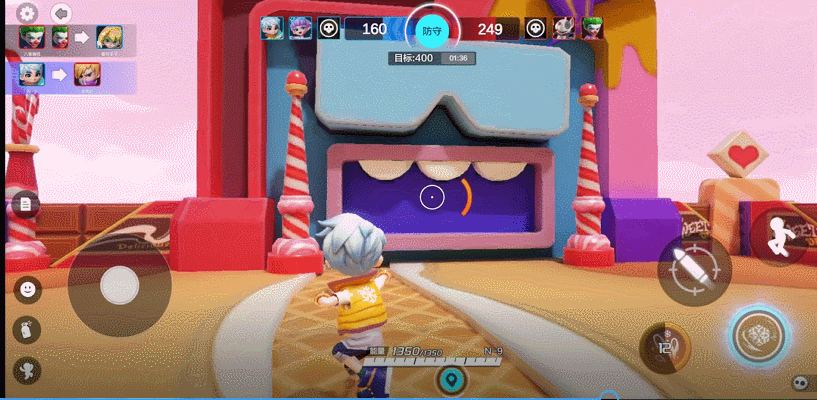817x400 pixels.
Task: Trigger the skill showing cooldown 12
Action: point(664,347)
